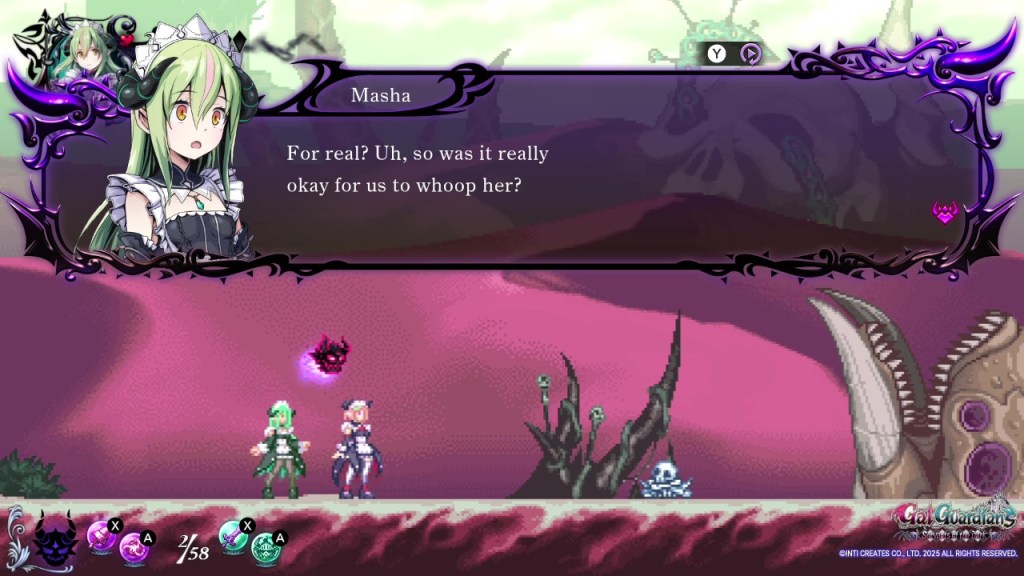
Task: Select the purple demon mask emblem
Action: click(x=55, y=541)
